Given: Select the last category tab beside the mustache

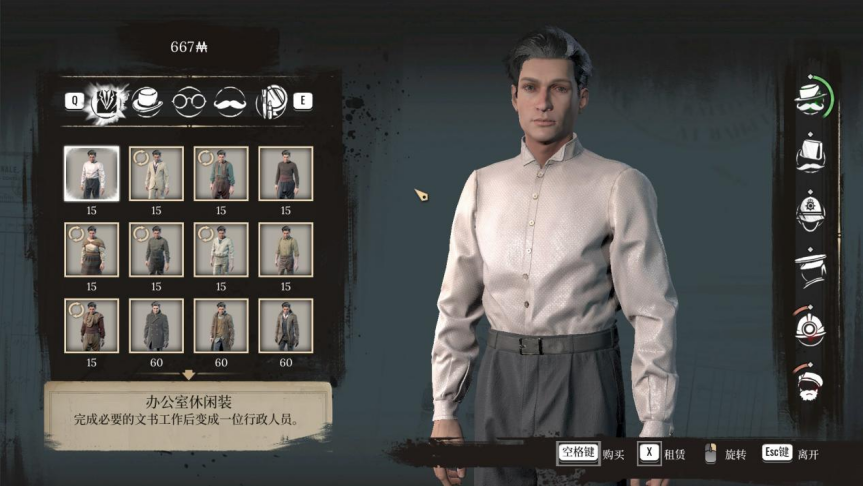Looking at the screenshot, I should (272, 100).
